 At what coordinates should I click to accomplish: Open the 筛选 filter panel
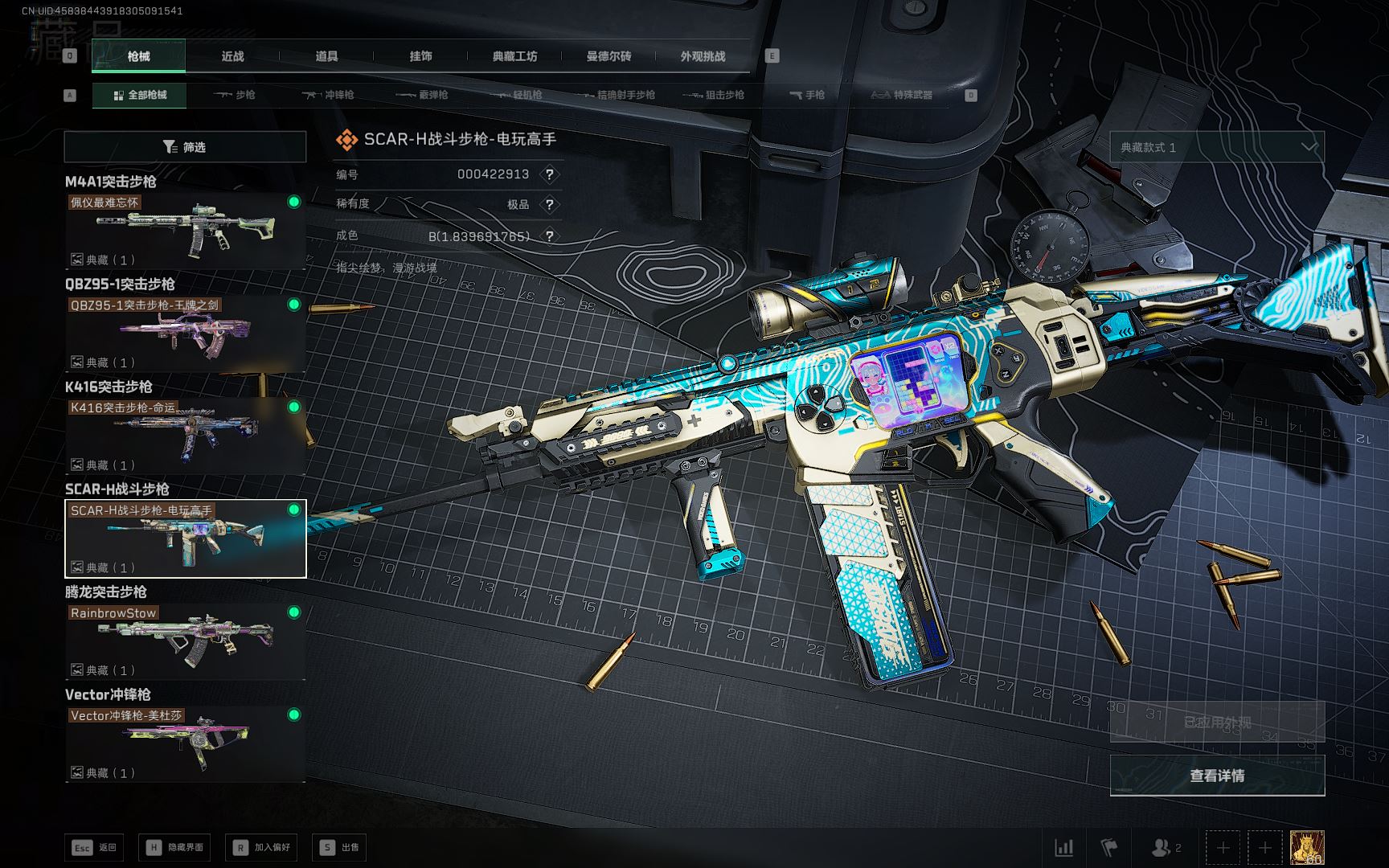coord(185,147)
